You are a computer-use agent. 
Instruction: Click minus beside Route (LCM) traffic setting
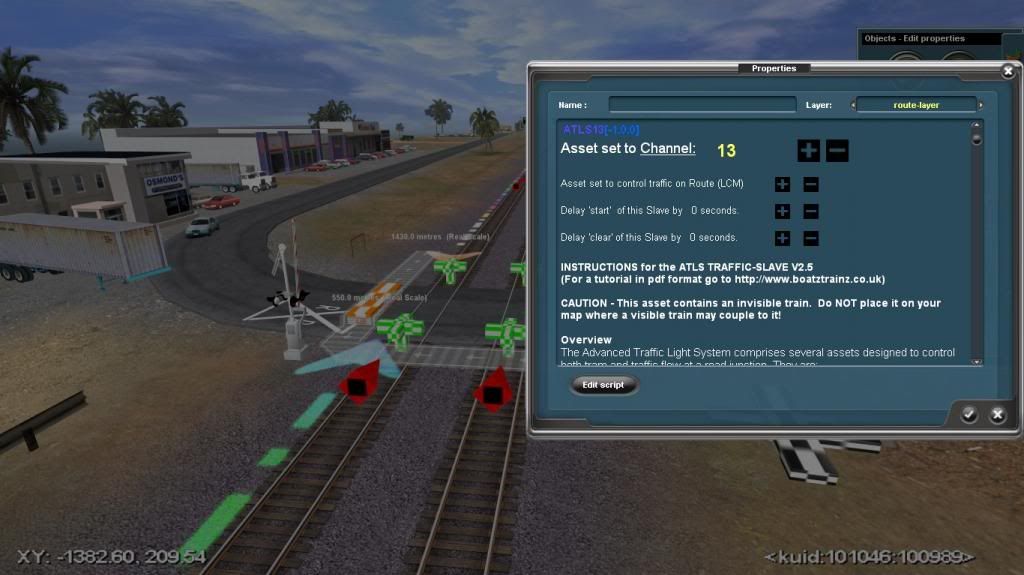(811, 184)
